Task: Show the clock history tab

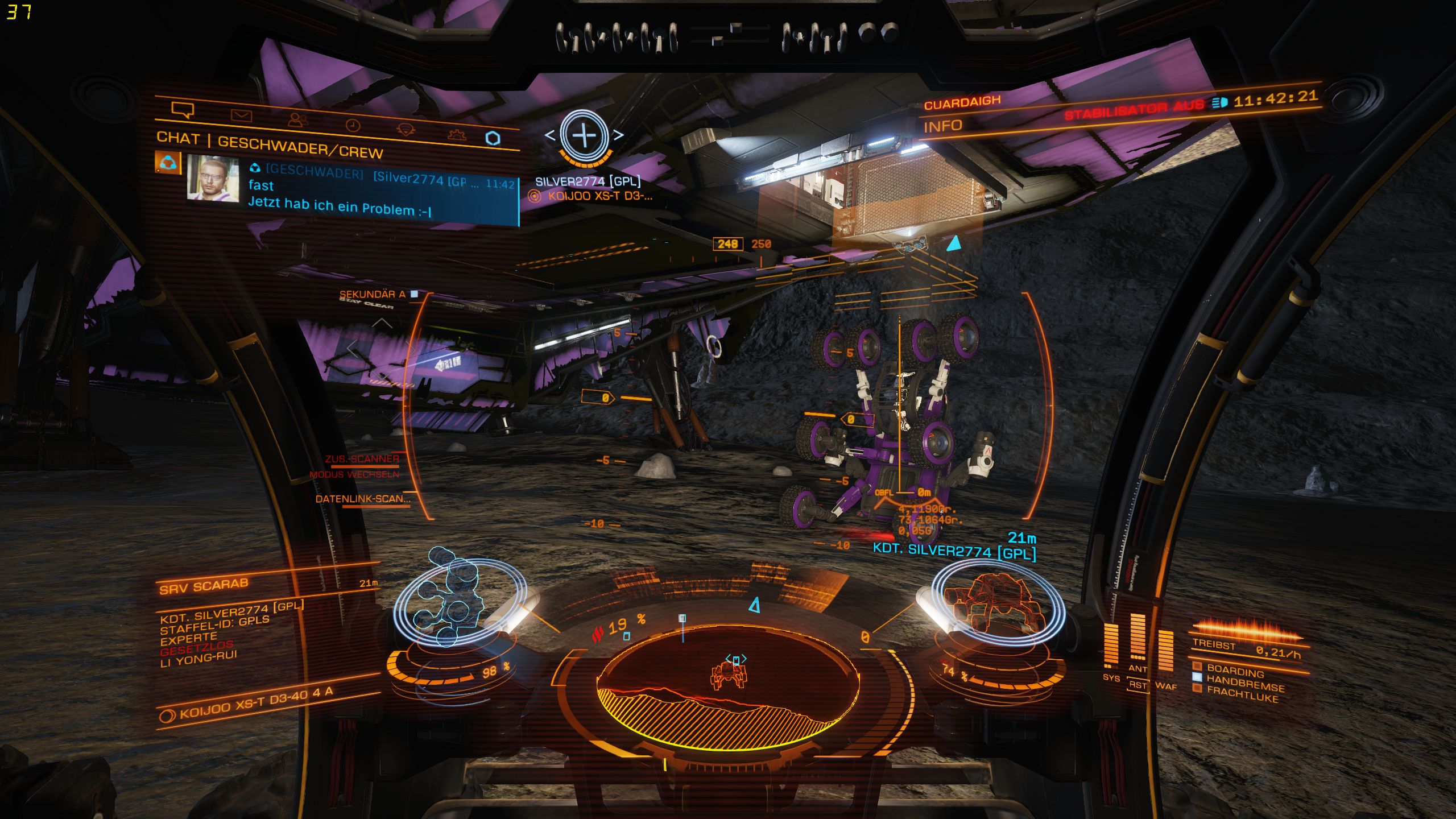Action: 353,126
